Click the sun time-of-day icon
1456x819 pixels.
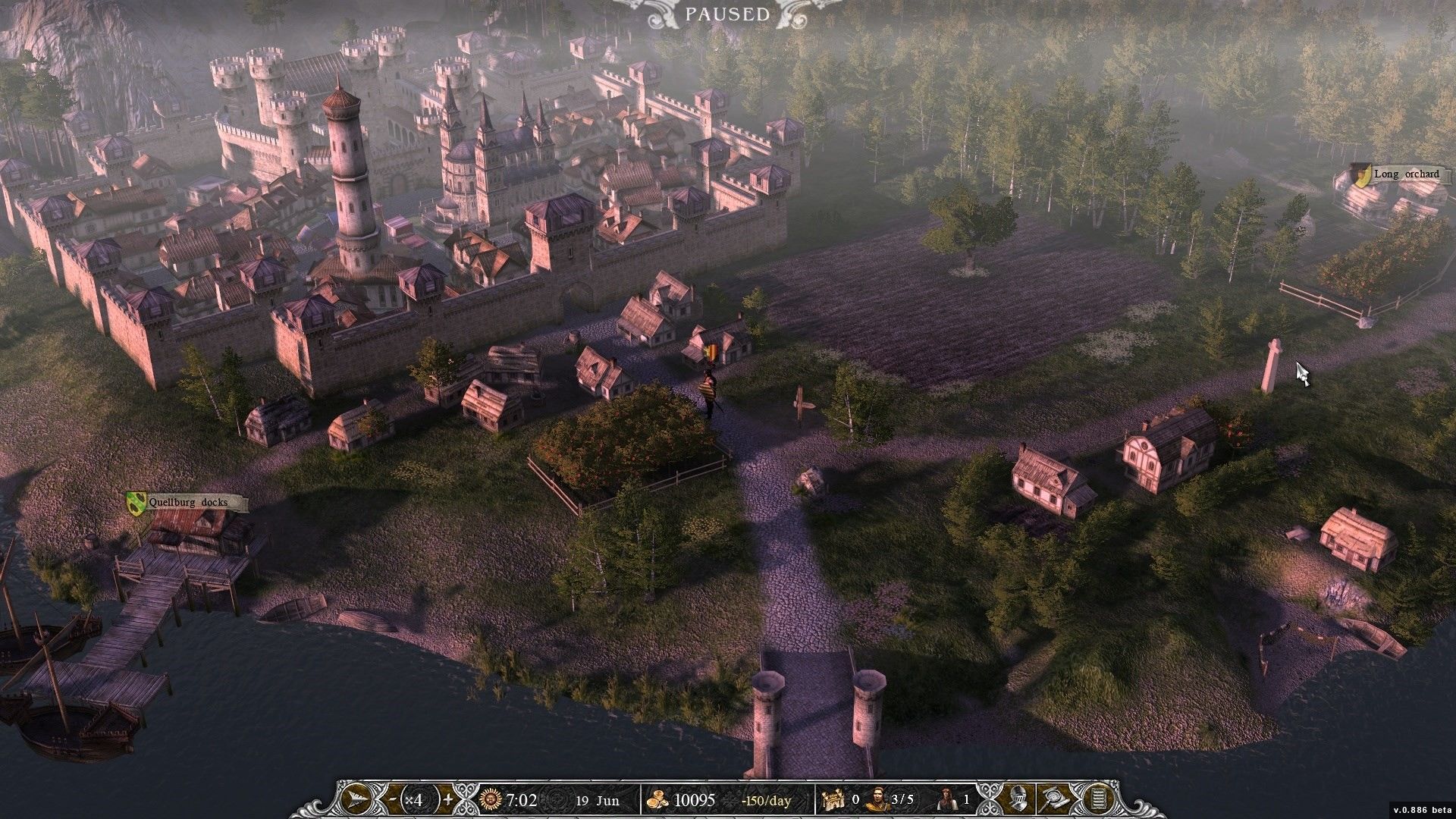pos(492,799)
